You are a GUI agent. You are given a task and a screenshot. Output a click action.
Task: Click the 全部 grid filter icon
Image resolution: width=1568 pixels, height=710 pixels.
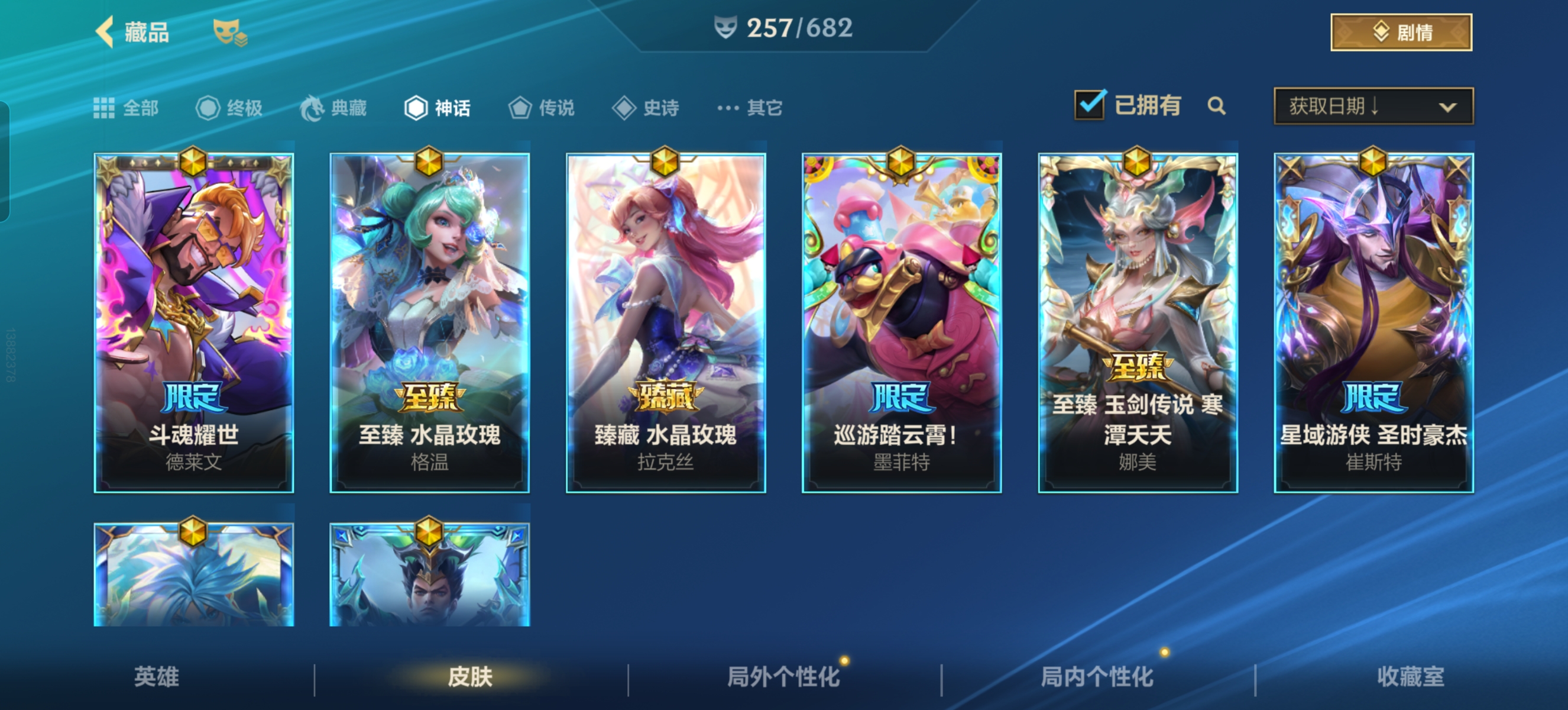[105, 107]
